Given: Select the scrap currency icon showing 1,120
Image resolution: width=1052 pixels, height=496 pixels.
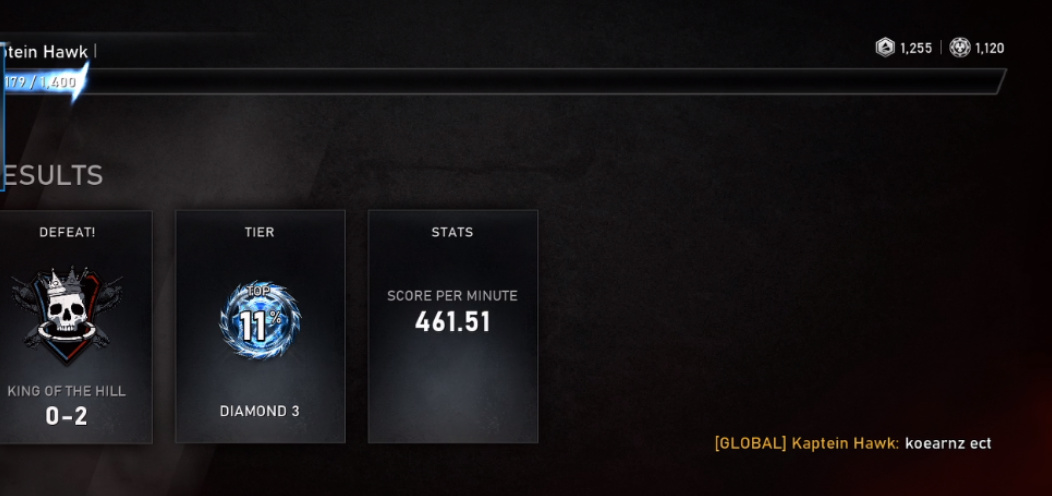Looking at the screenshot, I should tap(960, 48).
